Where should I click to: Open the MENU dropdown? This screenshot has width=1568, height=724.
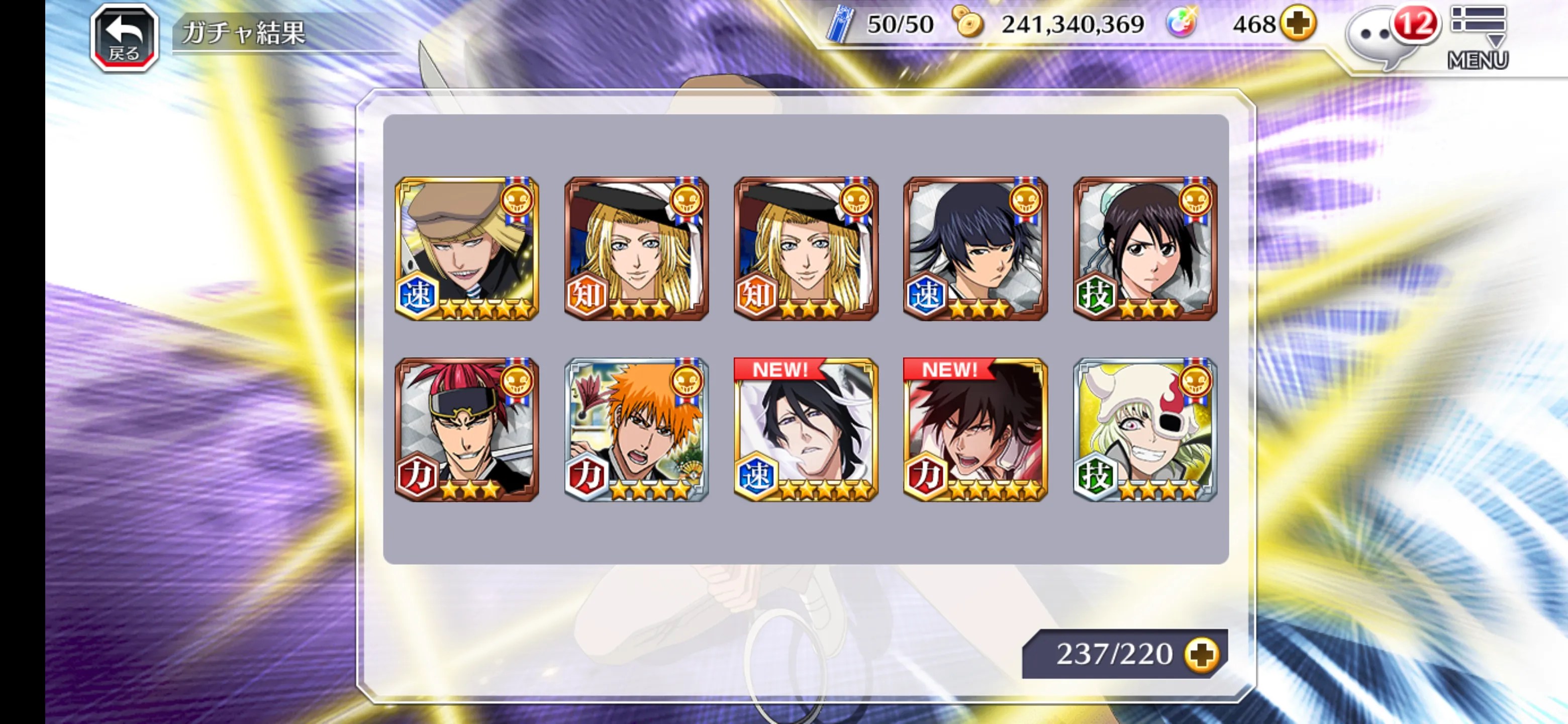(x=1478, y=37)
